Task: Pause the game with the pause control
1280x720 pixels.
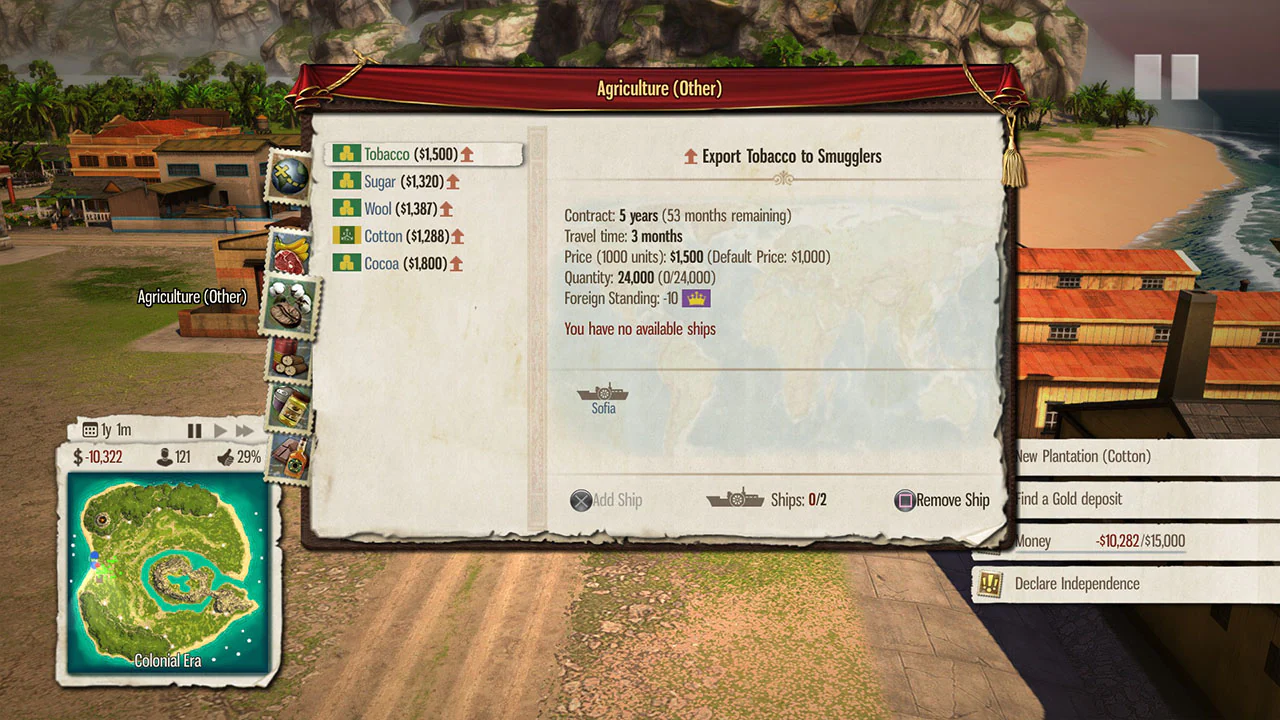Action: 196,430
